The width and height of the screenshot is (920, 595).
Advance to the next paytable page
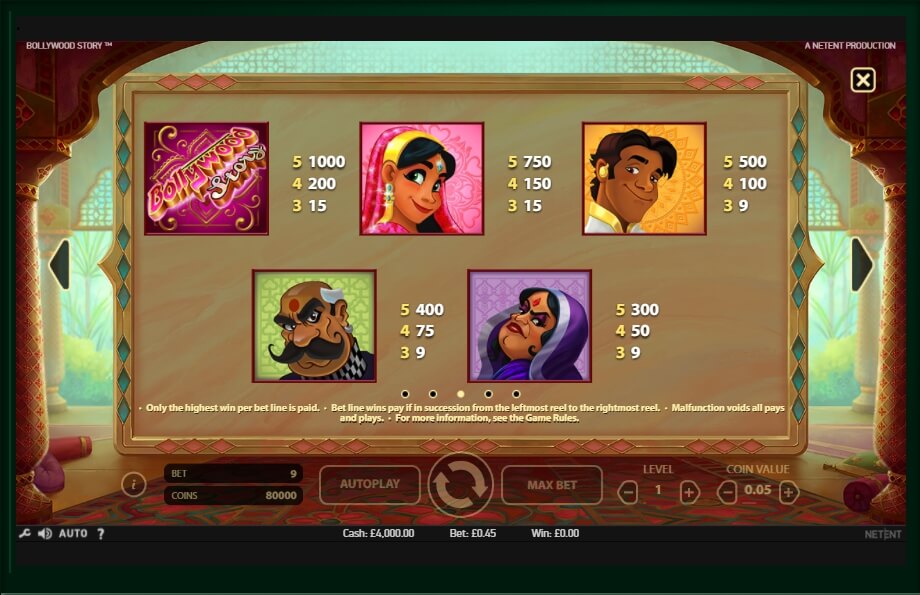(861, 265)
